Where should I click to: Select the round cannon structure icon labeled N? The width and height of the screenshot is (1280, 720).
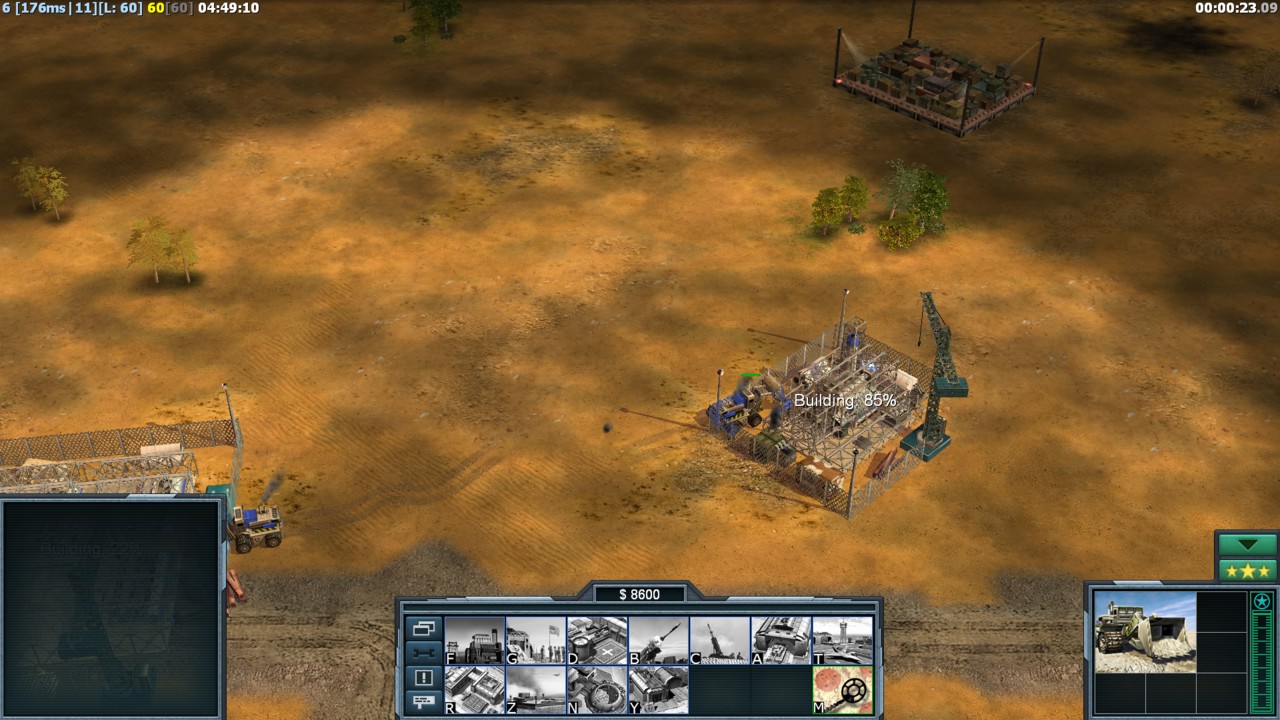pos(597,690)
